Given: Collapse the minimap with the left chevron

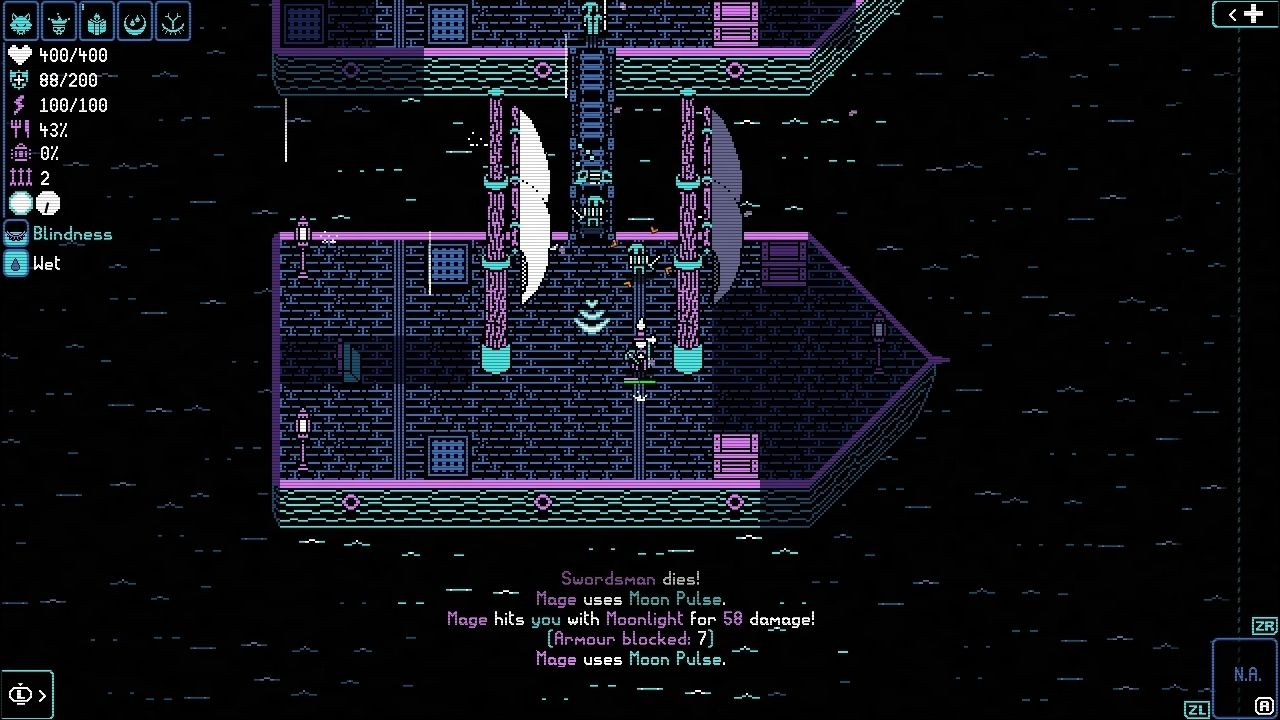Looking at the screenshot, I should [x=1230, y=14].
